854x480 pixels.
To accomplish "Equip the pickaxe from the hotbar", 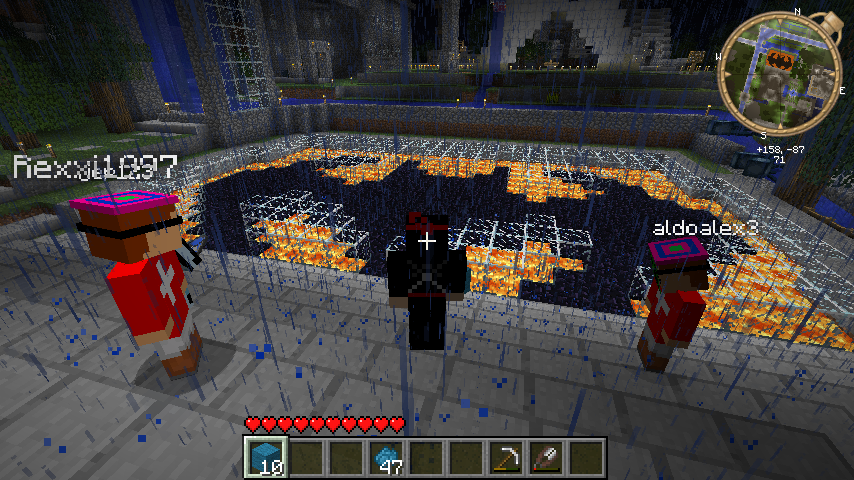I will pos(505,457).
